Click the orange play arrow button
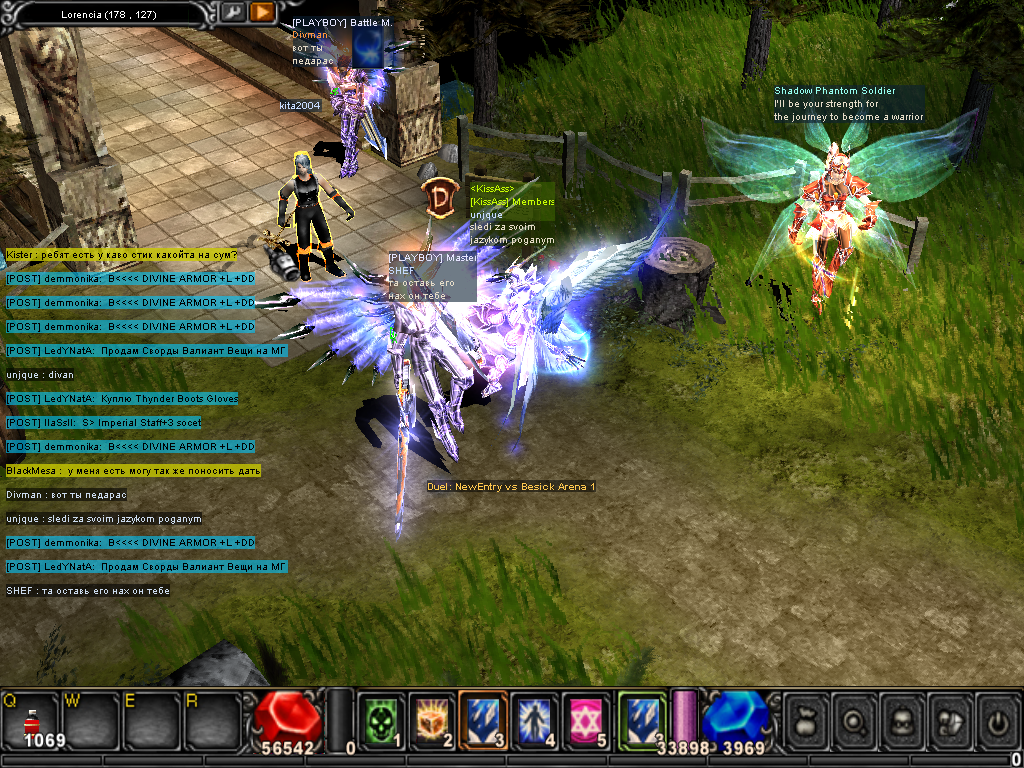 click(262, 12)
